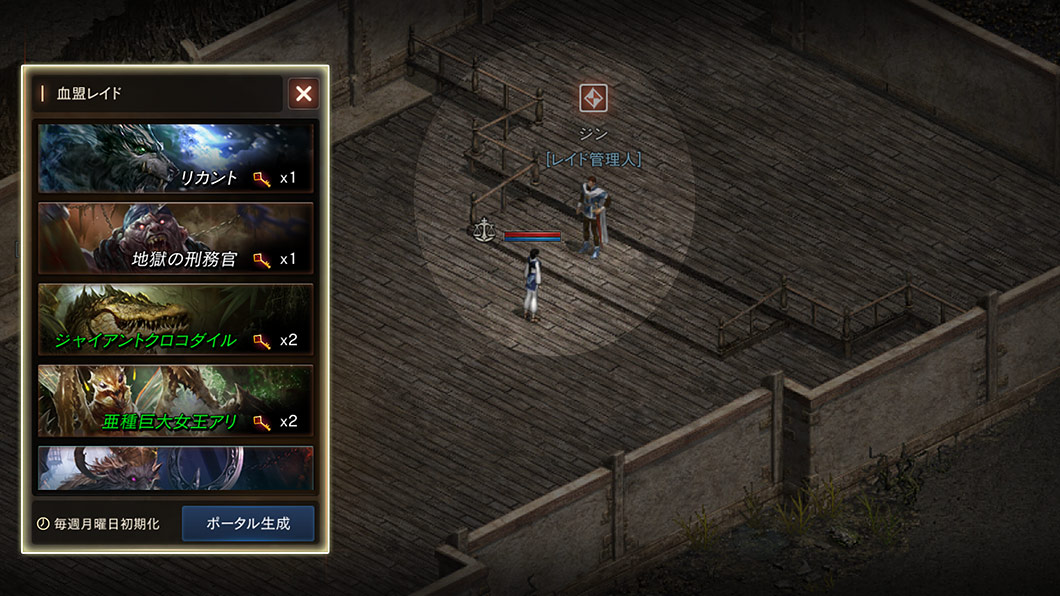
Task: Click the ポータル生成 button
Action: click(248, 523)
